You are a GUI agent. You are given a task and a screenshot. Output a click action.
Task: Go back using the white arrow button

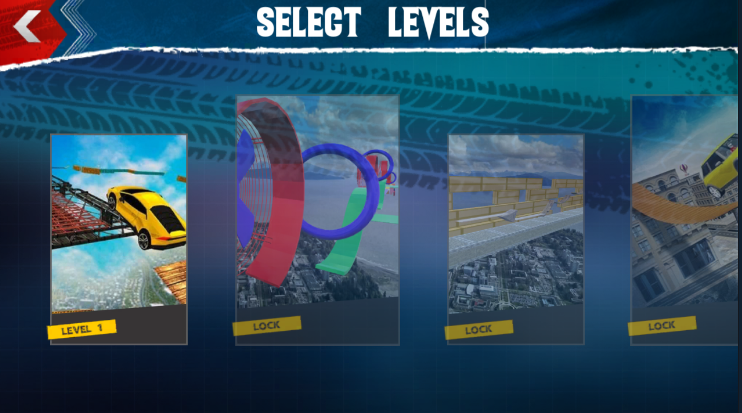[28, 26]
